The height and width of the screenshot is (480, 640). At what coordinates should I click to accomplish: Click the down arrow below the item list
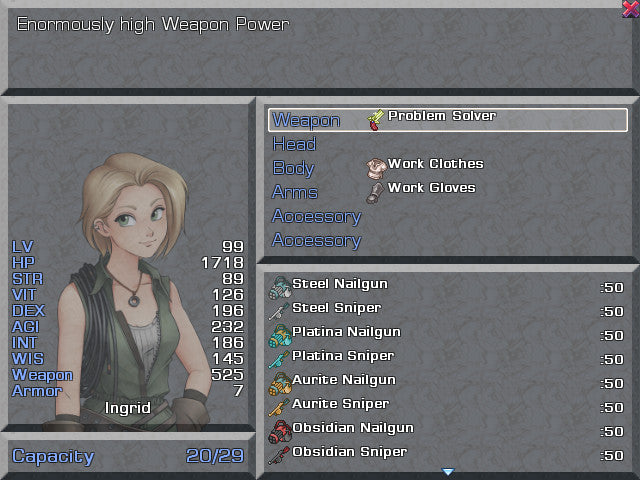click(x=448, y=471)
